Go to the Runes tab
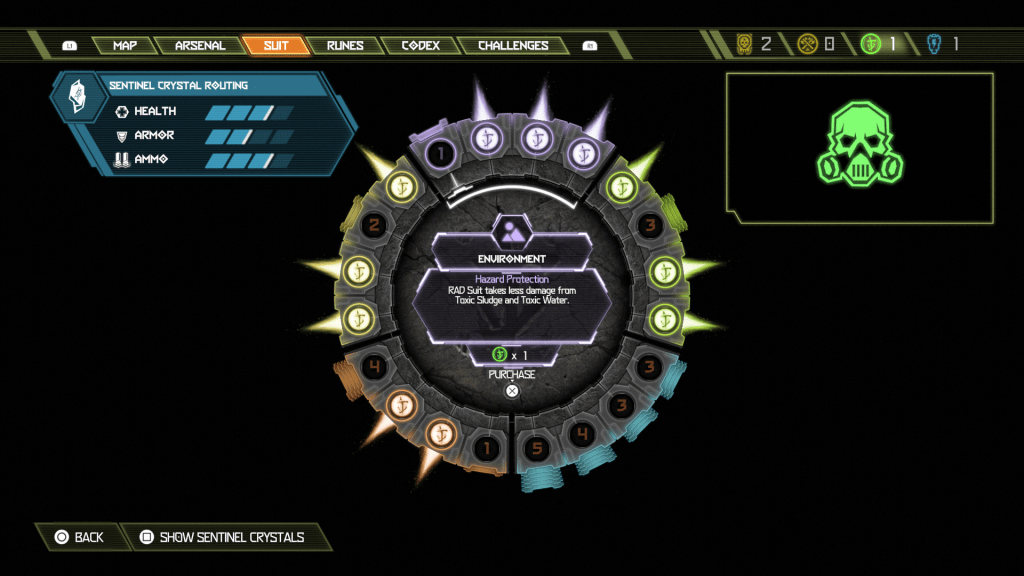Image resolution: width=1024 pixels, height=576 pixels. point(345,46)
